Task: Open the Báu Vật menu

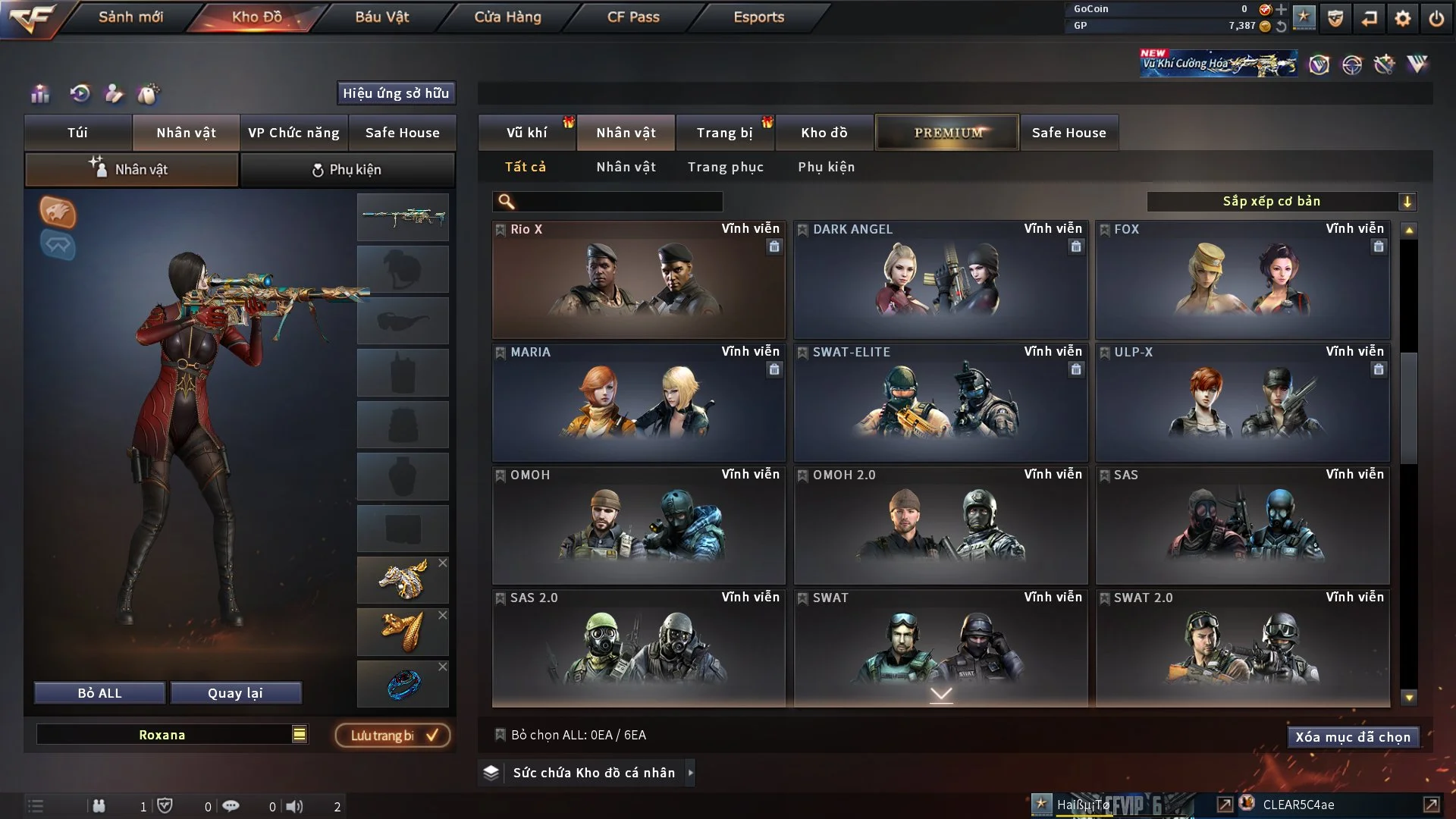Action: [381, 17]
